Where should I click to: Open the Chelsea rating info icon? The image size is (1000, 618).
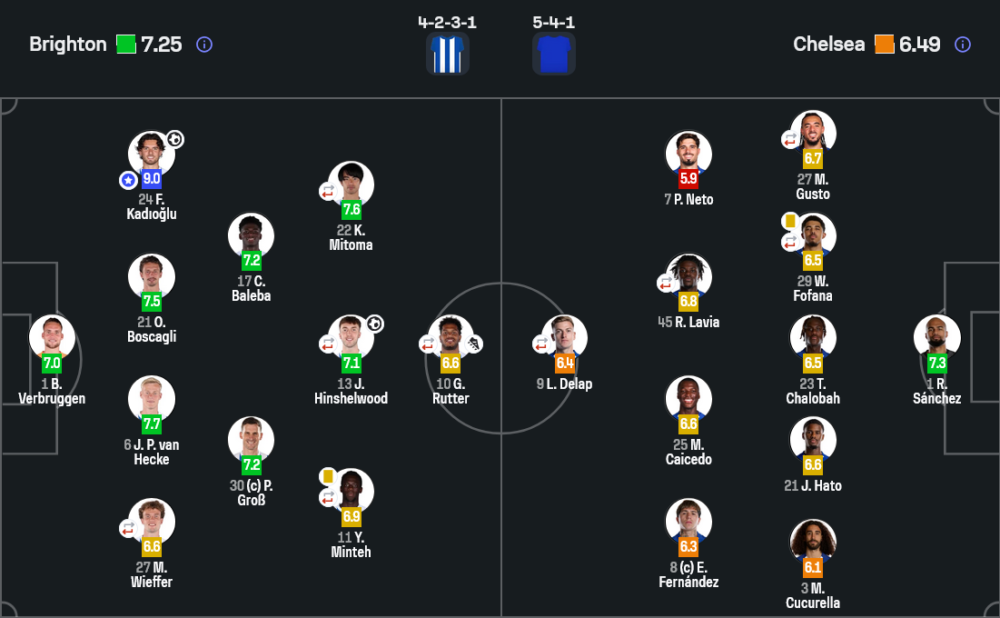pyautogui.click(x=962, y=44)
